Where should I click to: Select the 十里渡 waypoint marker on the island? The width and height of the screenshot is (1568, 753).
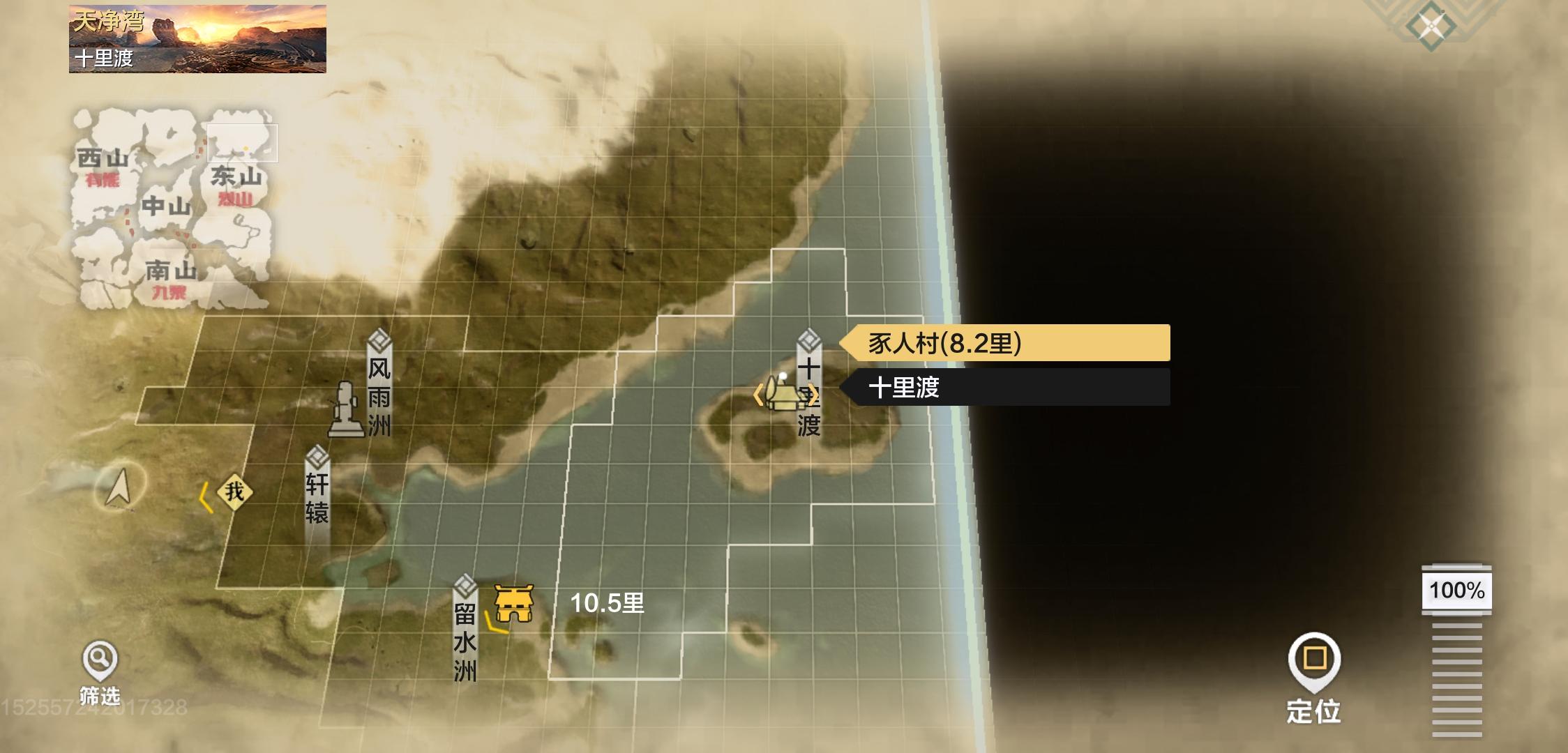(x=808, y=383)
